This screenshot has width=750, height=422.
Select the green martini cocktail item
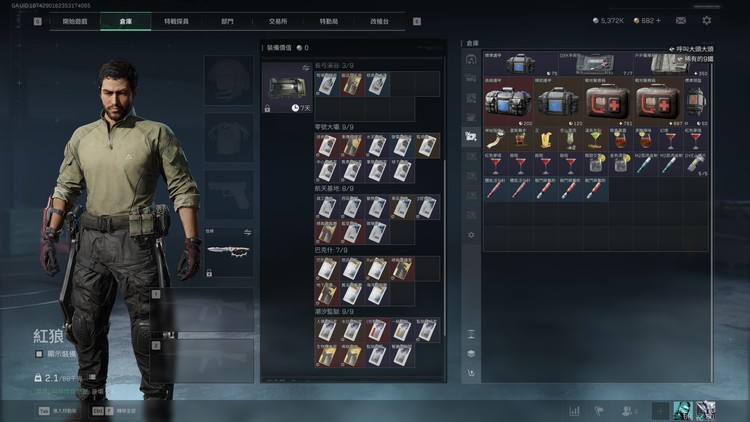click(592, 139)
